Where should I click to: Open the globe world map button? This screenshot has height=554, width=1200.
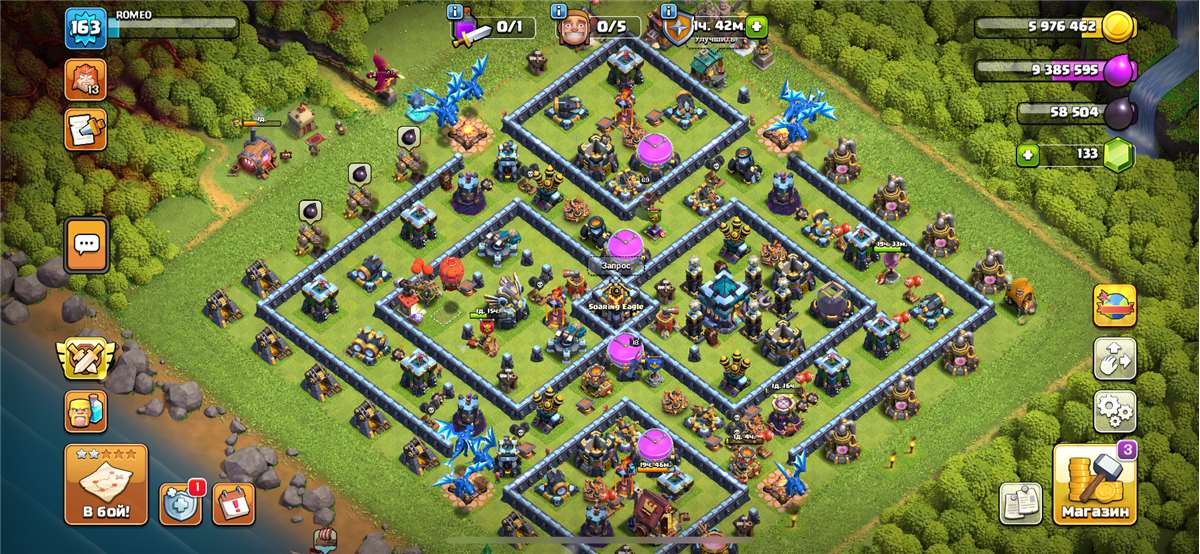point(1114,305)
